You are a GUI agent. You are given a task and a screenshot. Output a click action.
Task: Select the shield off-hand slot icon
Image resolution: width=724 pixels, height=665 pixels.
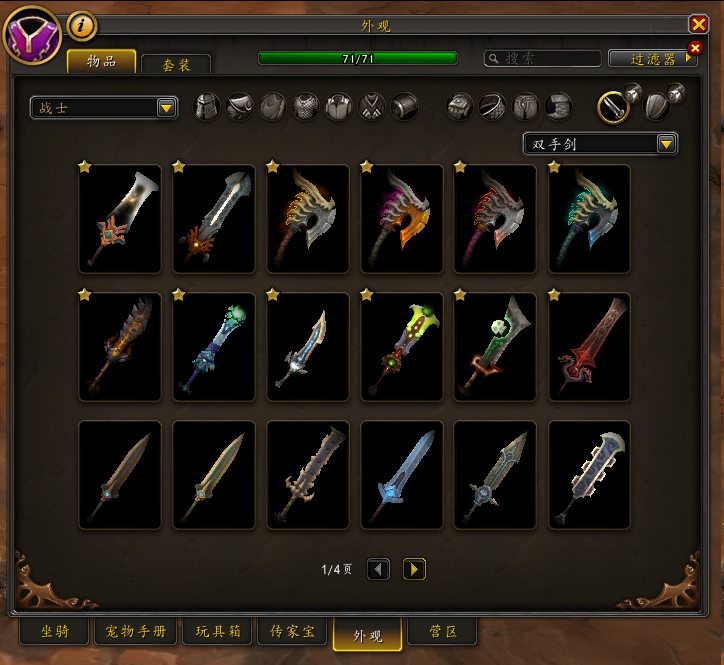(657, 106)
